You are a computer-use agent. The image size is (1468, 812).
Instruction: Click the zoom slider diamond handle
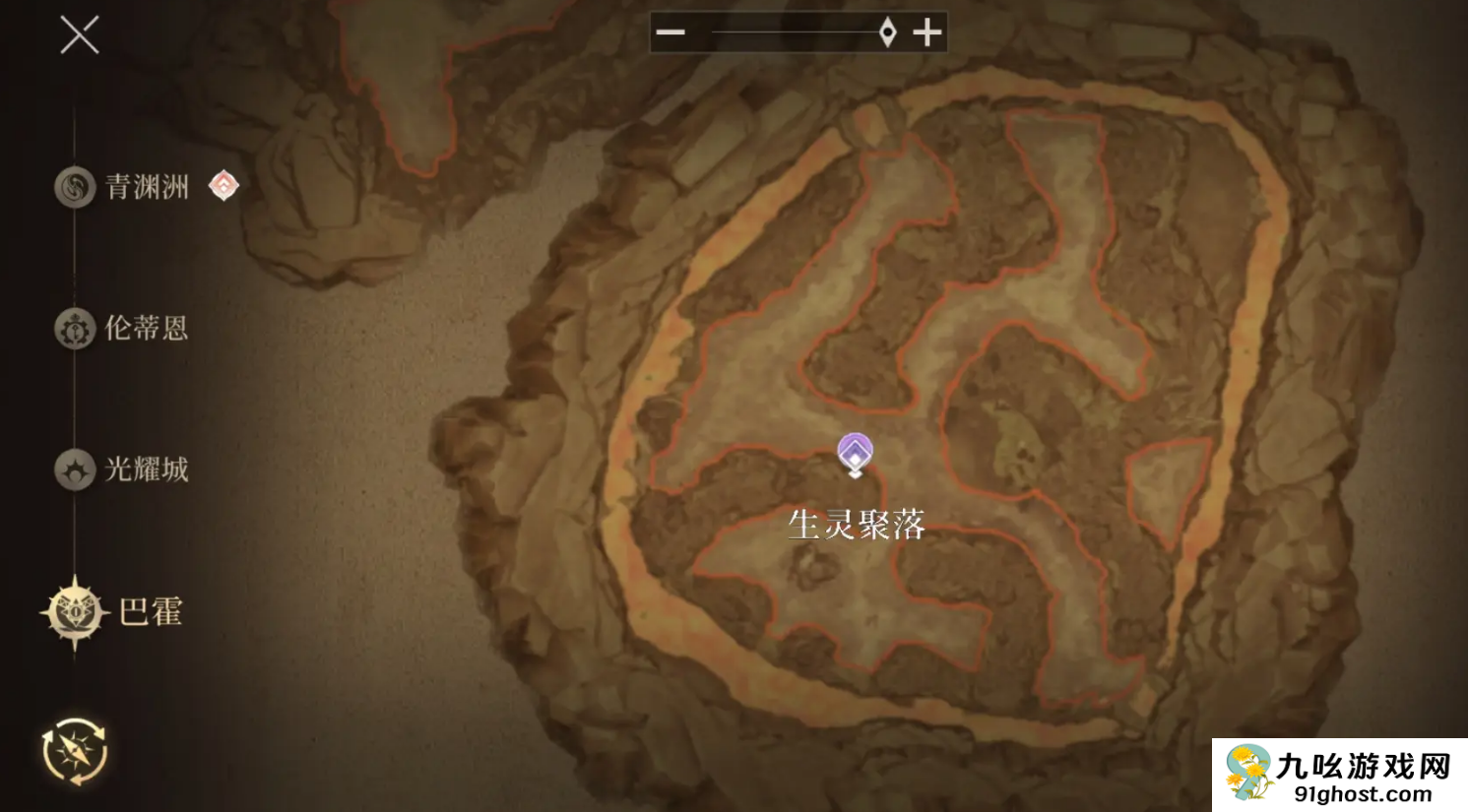(x=885, y=31)
